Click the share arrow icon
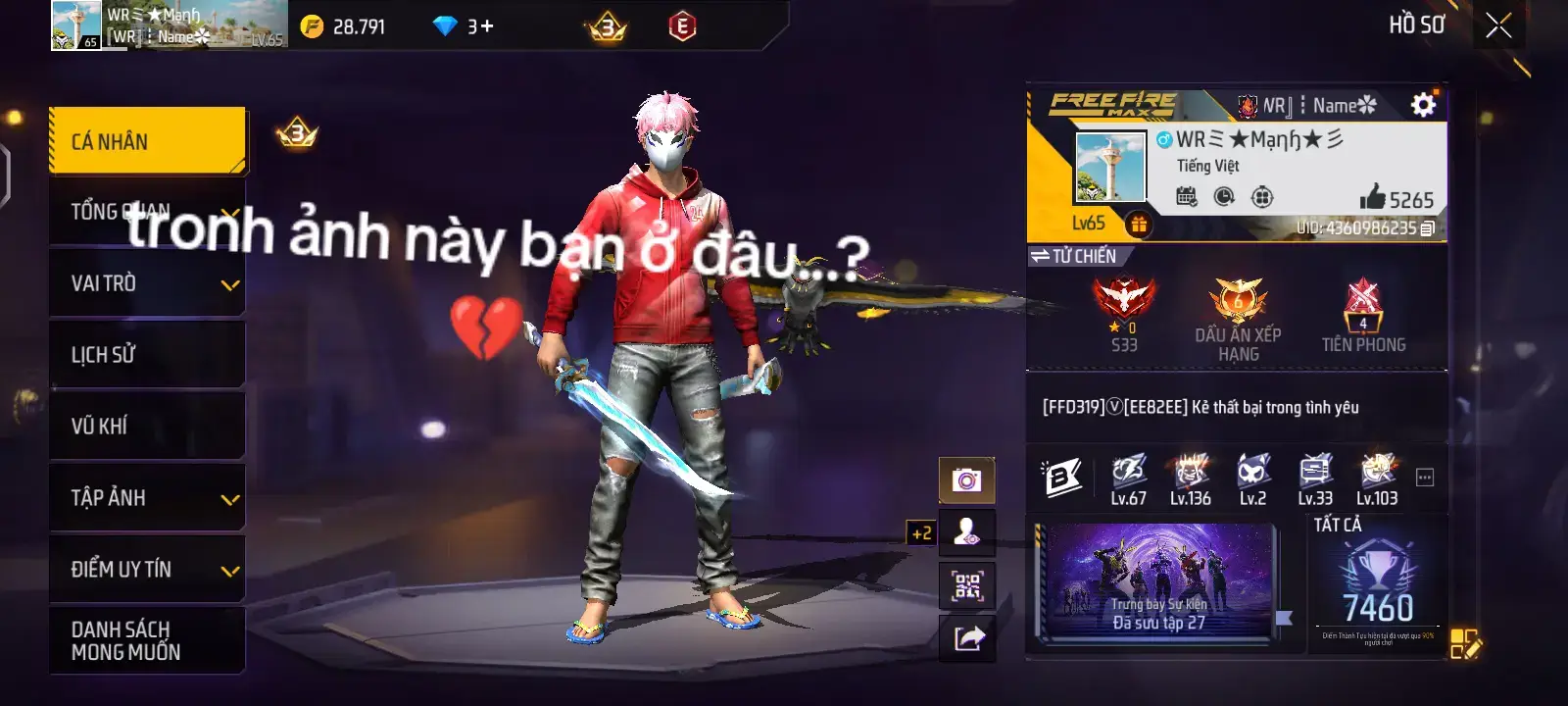Viewport: 1568px width, 706px height. click(967, 639)
